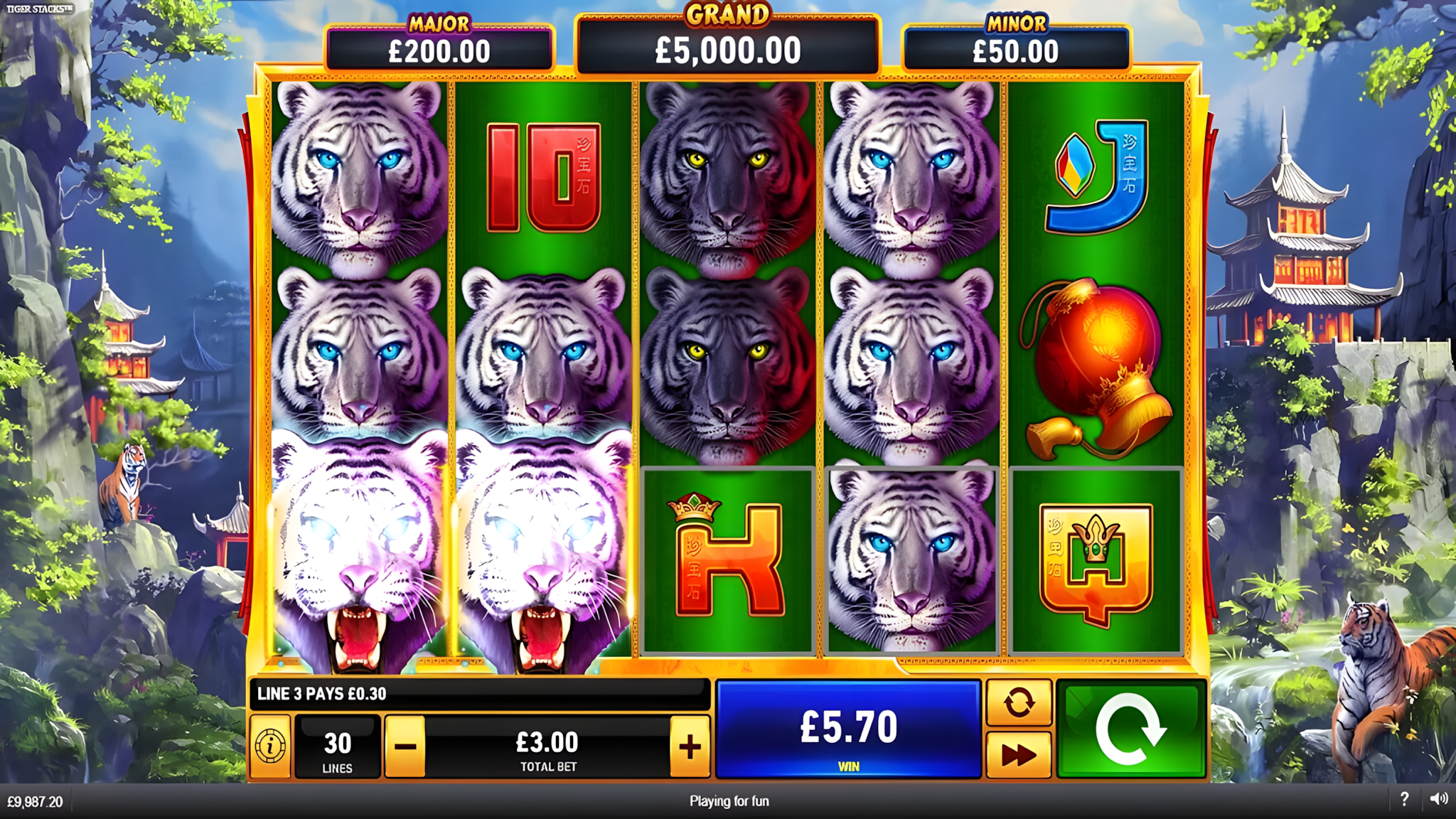This screenshot has height=819, width=1456.
Task: Open the help question mark
Action: click(1404, 800)
